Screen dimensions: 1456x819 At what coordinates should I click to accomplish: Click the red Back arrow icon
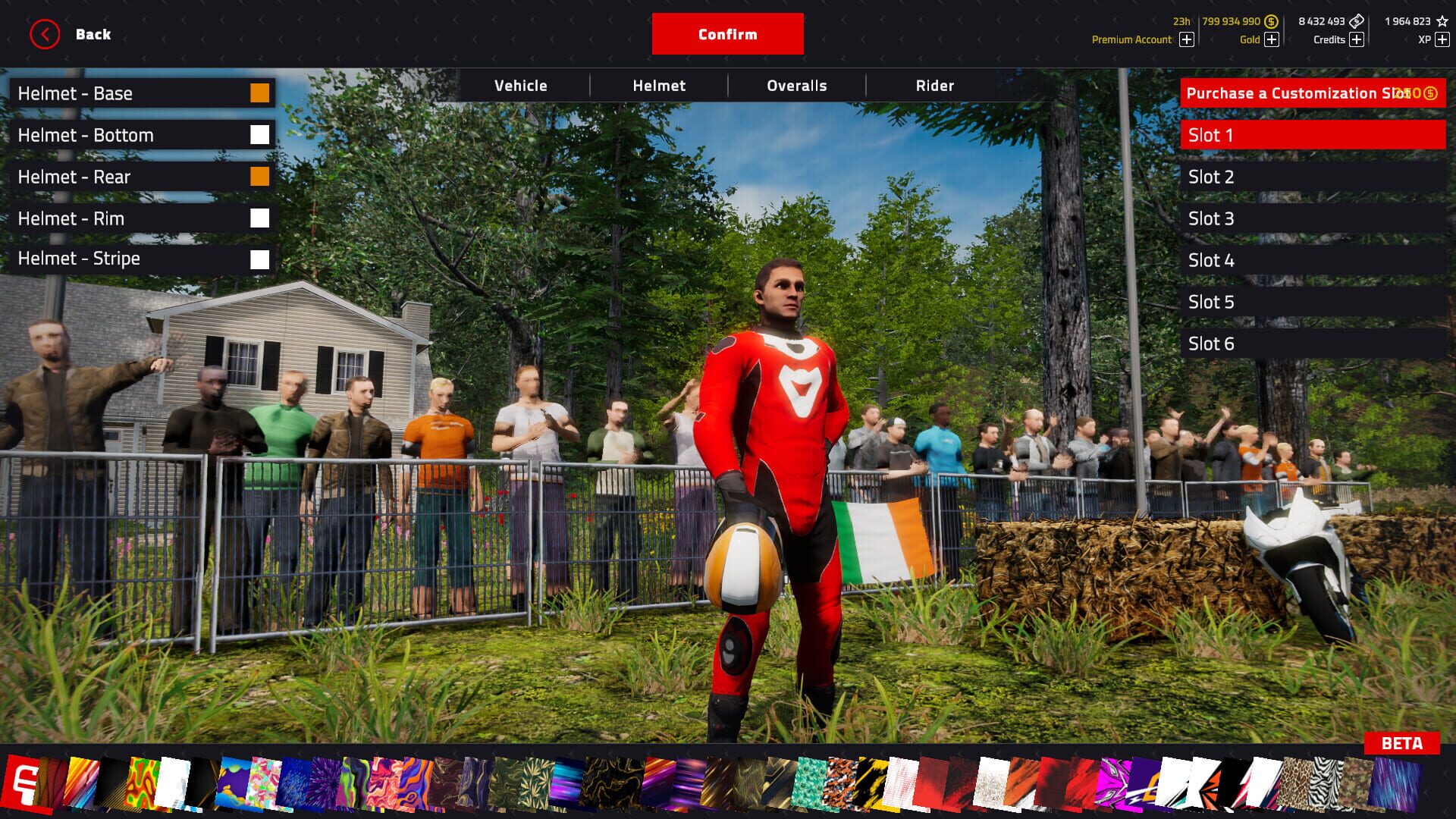coord(44,33)
